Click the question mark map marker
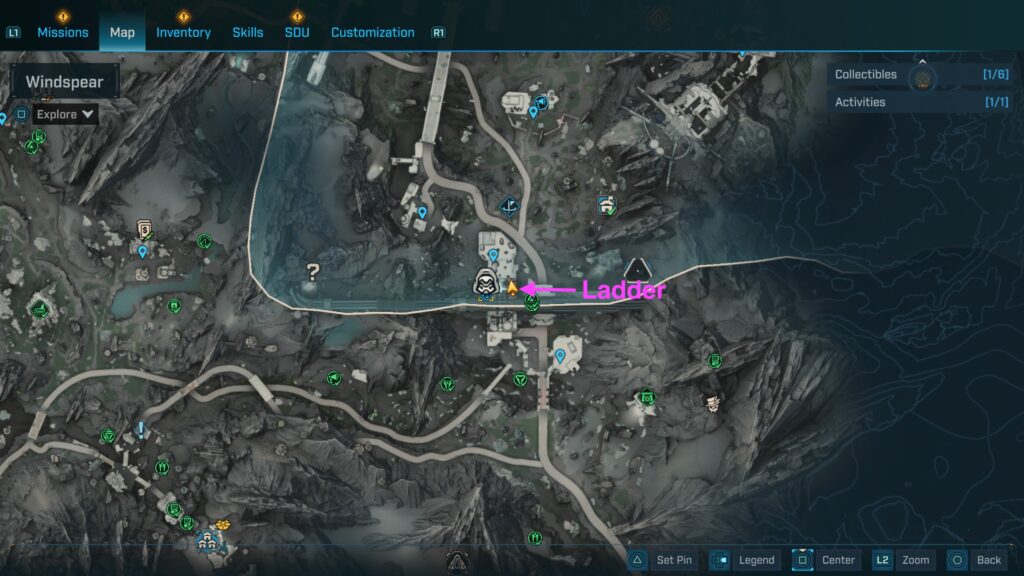 click(x=312, y=270)
